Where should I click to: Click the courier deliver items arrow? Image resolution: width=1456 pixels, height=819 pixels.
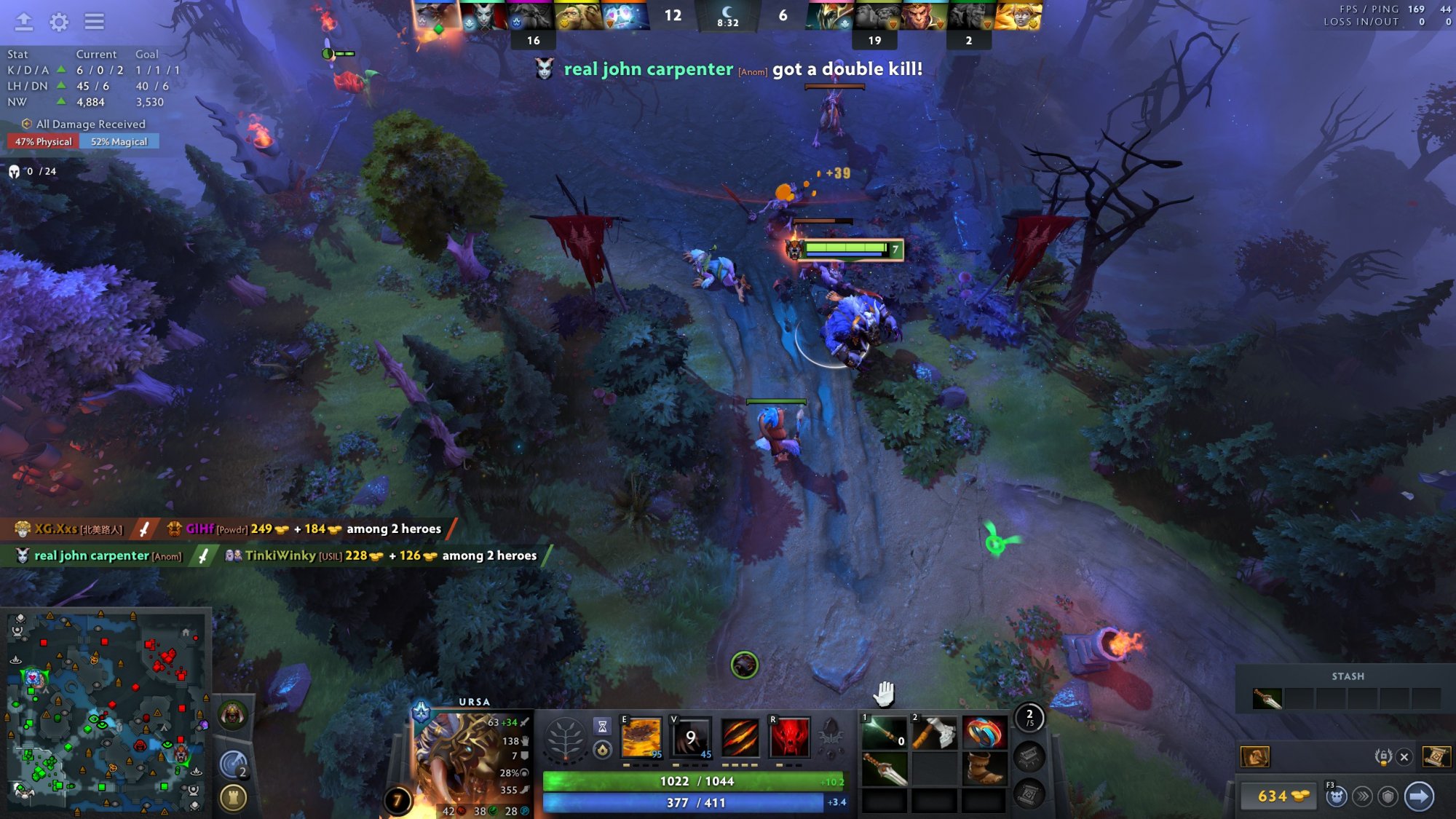pyautogui.click(x=1418, y=796)
